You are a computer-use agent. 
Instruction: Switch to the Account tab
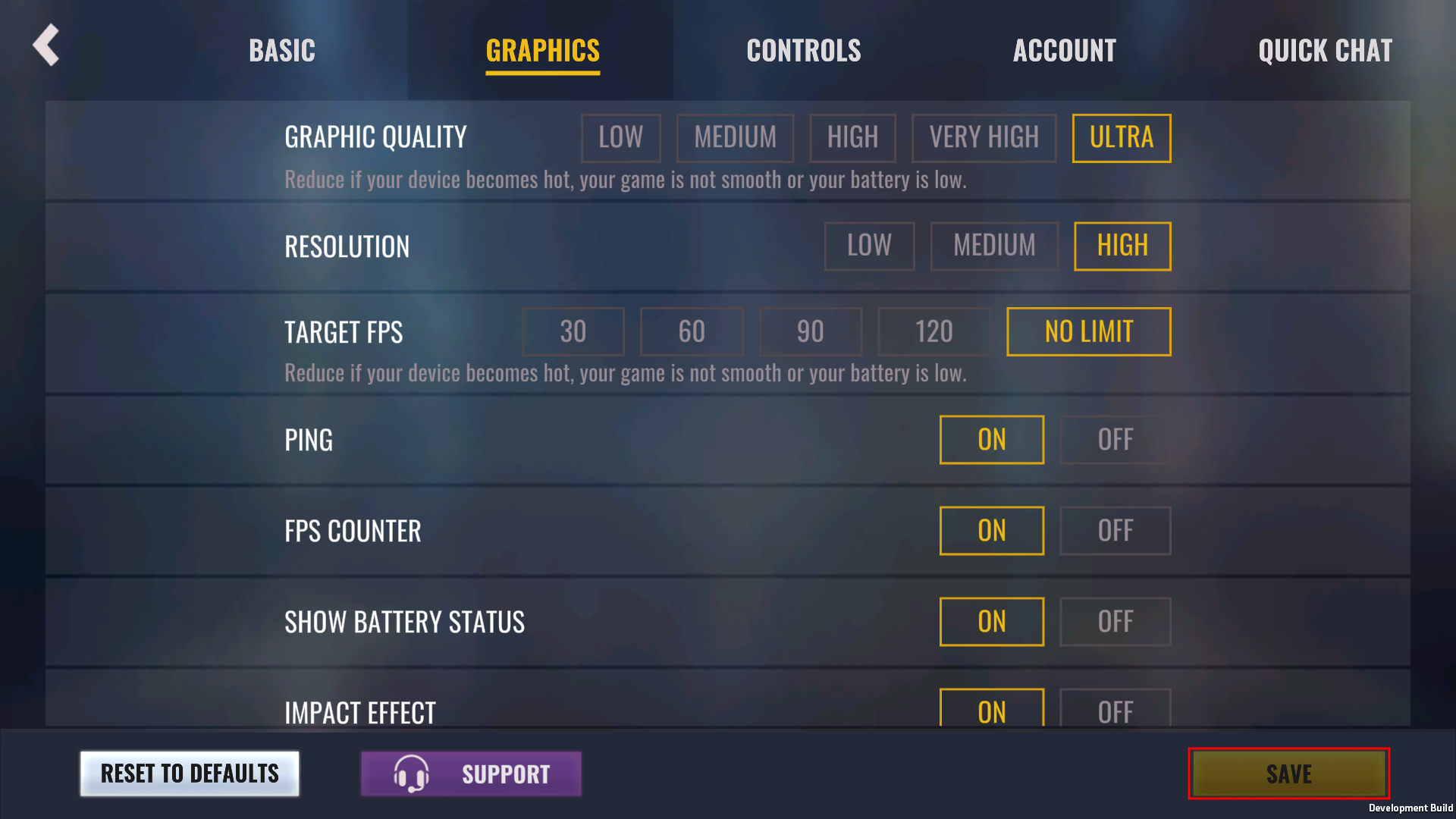pos(1064,51)
